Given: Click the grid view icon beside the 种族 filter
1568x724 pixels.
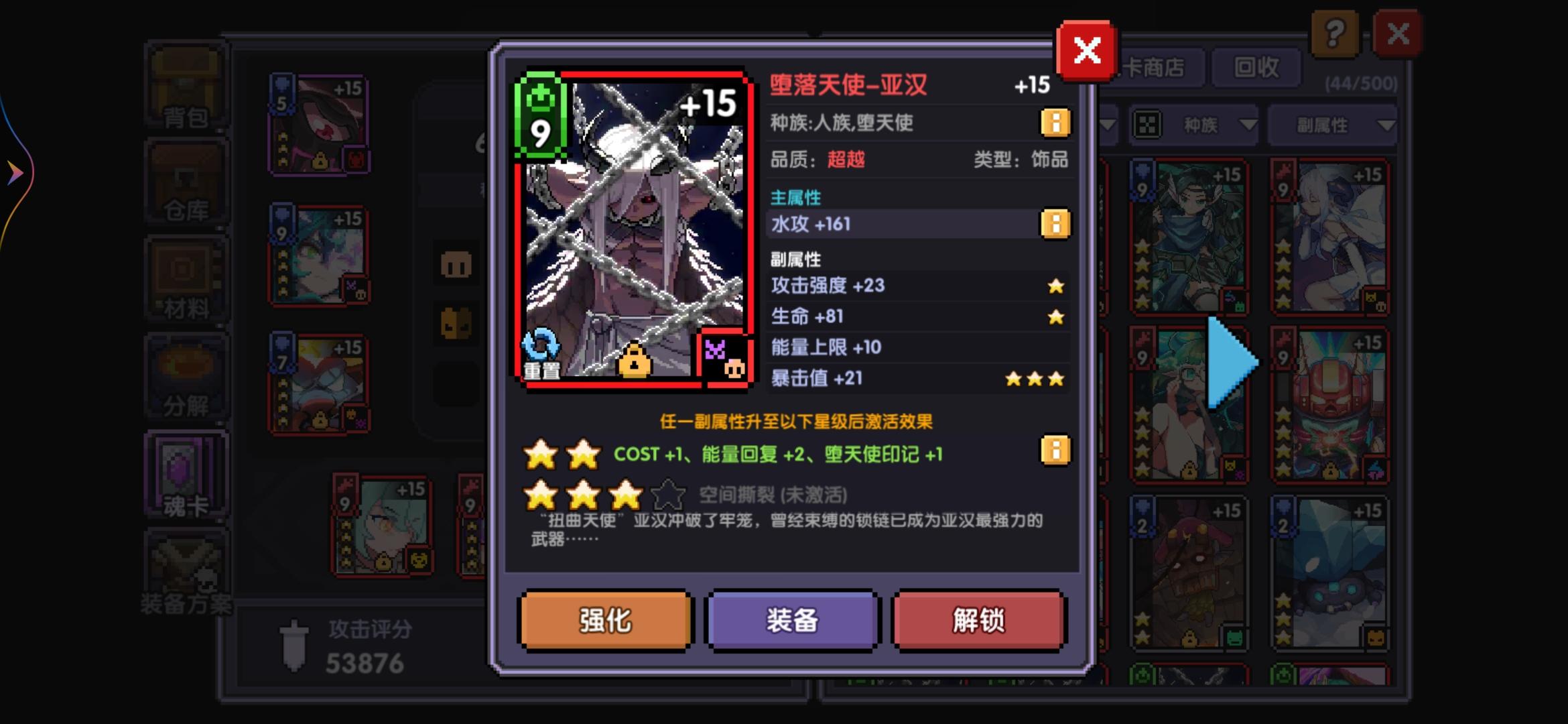Looking at the screenshot, I should [1148, 125].
